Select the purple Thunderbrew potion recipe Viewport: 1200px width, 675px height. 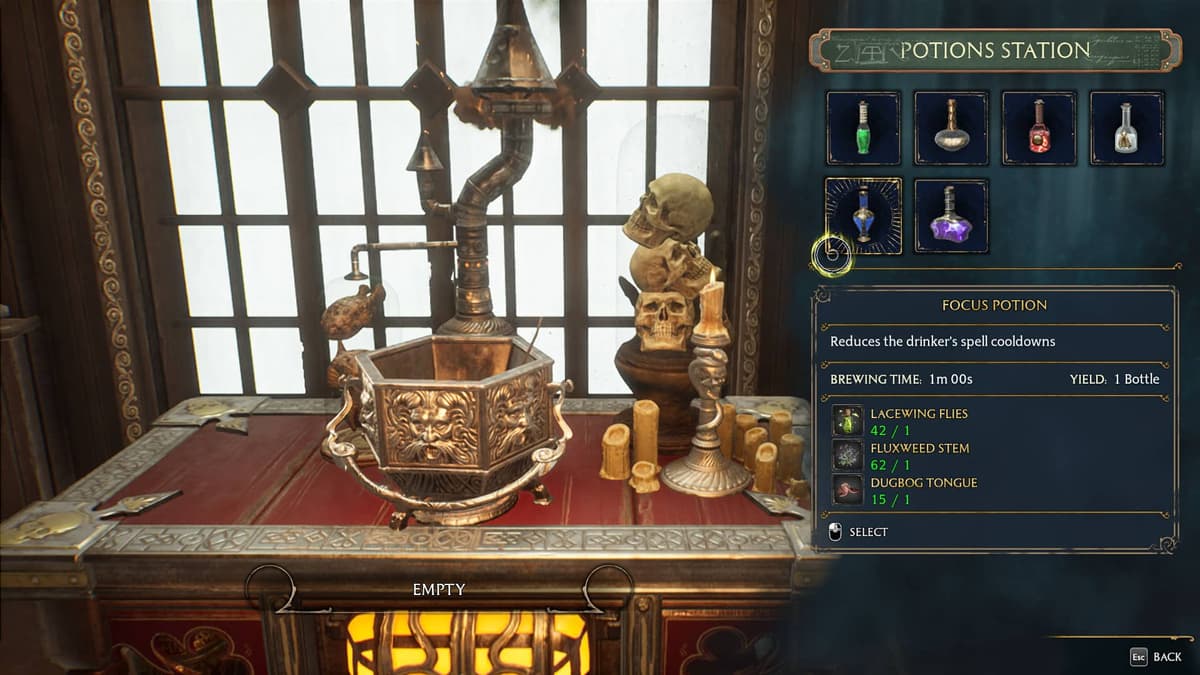click(x=951, y=215)
